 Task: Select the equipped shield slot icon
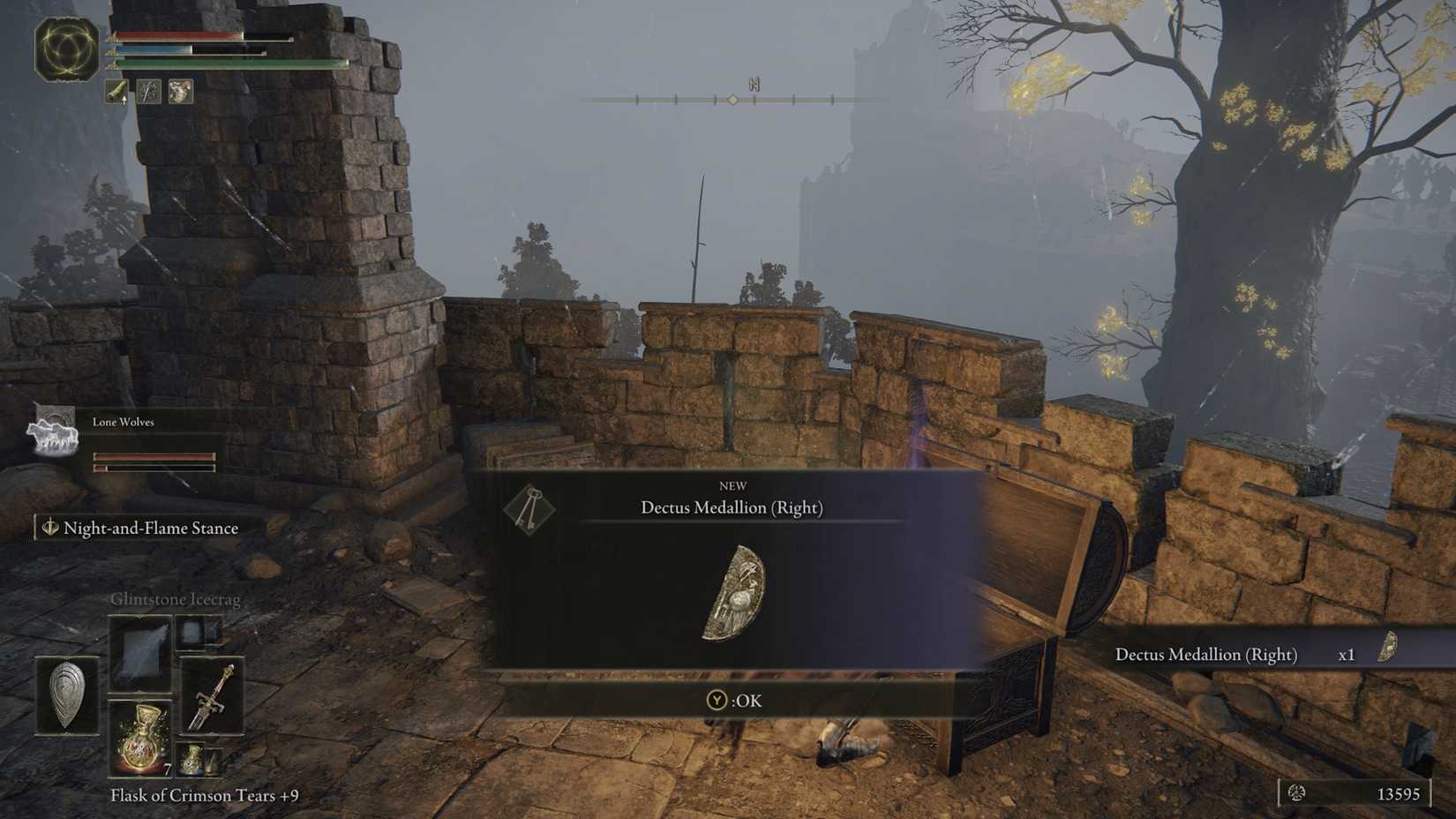click(x=66, y=695)
